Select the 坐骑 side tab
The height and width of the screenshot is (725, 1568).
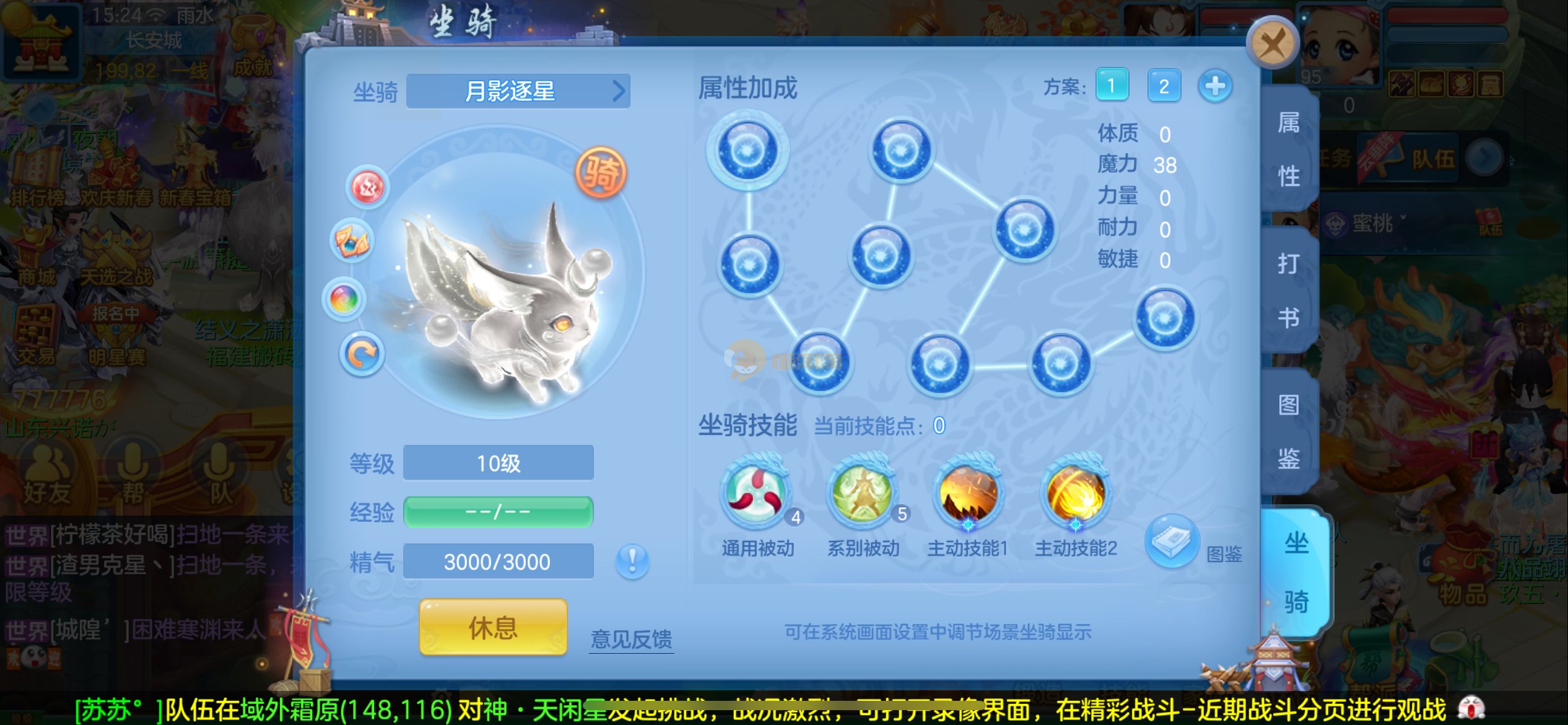[x=1296, y=573]
